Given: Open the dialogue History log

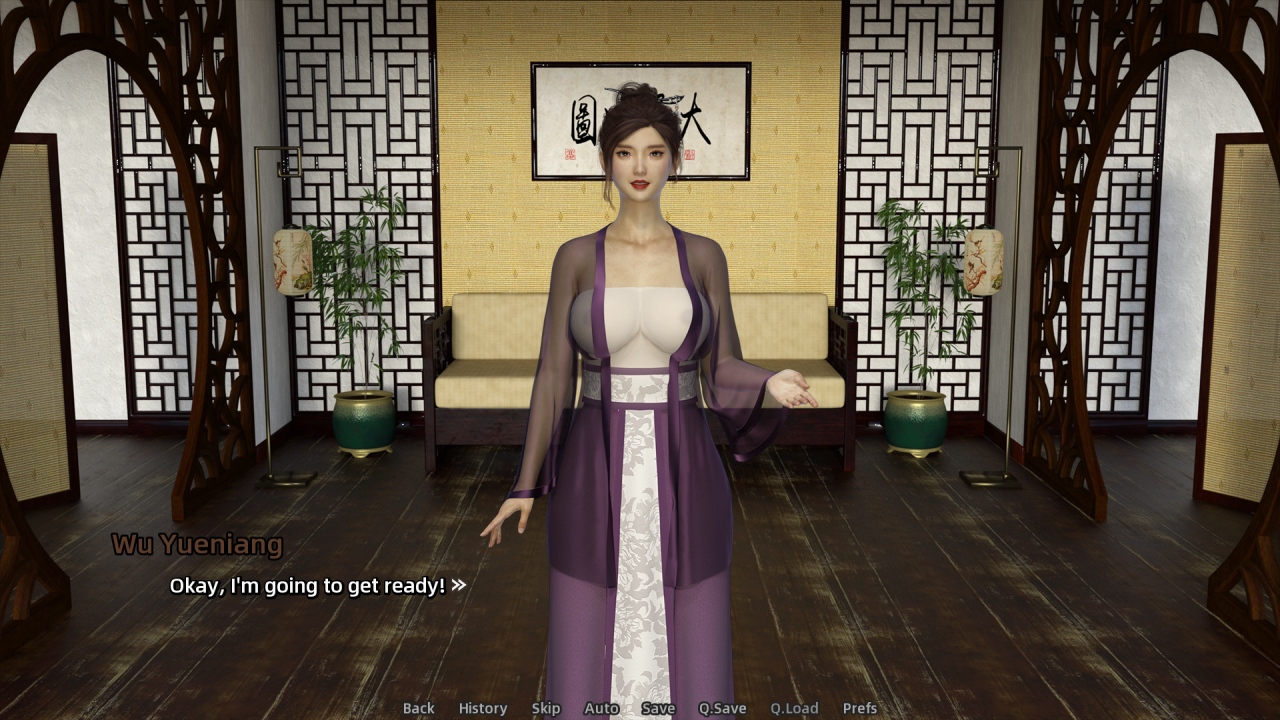Looking at the screenshot, I should [482, 708].
